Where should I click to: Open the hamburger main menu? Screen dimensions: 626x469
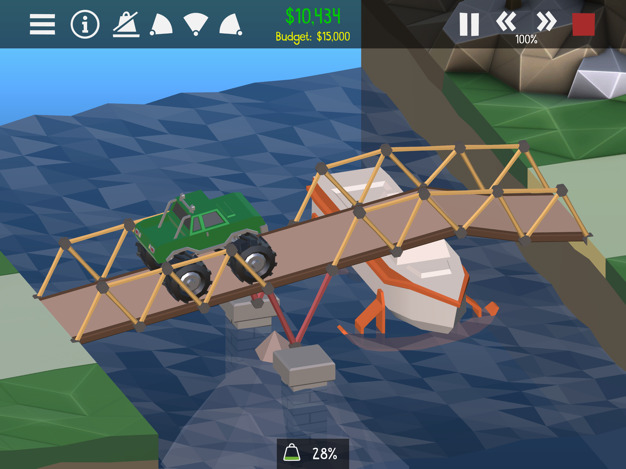click(42, 23)
